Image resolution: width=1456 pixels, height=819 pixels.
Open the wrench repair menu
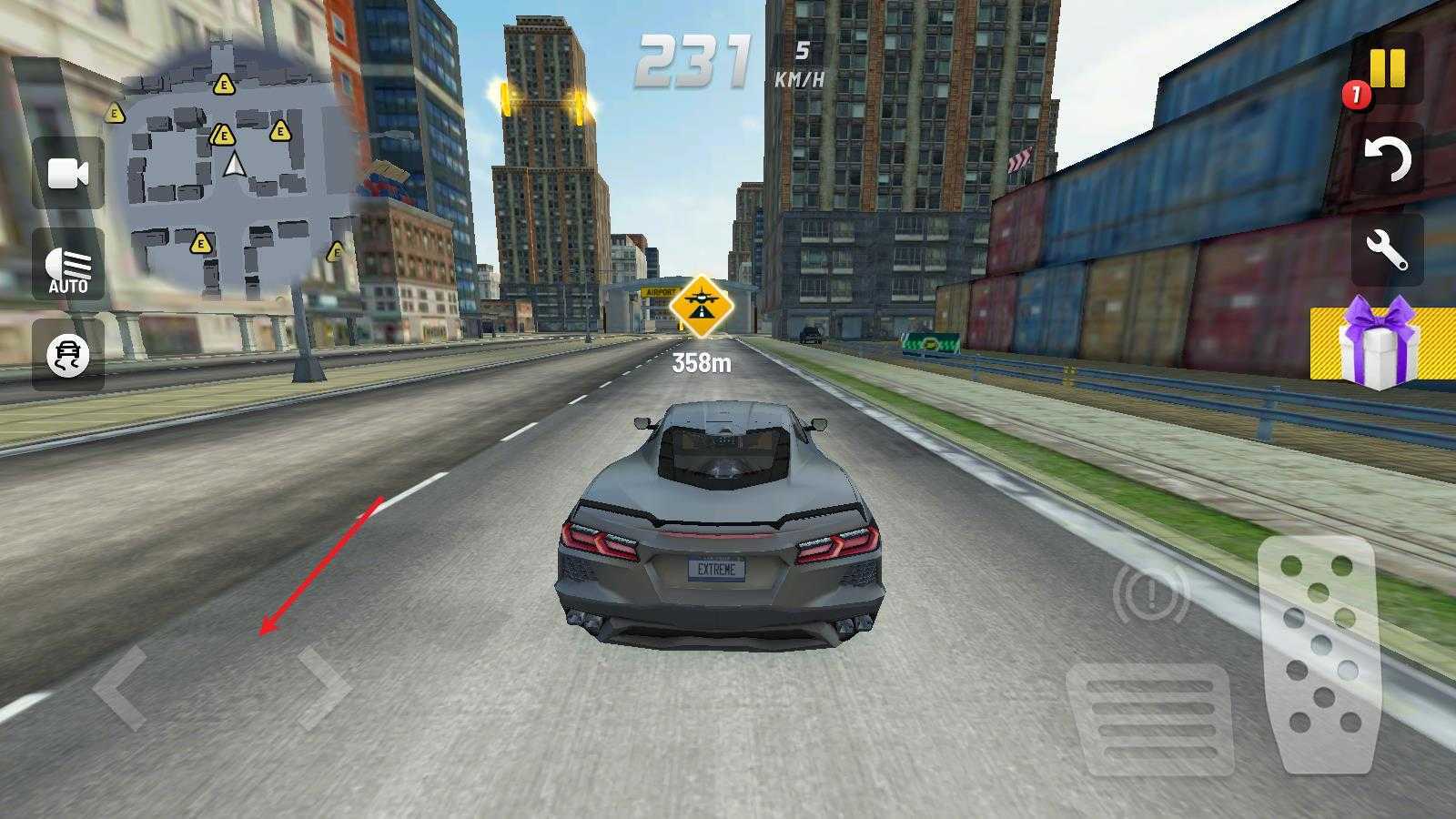pos(1388,249)
